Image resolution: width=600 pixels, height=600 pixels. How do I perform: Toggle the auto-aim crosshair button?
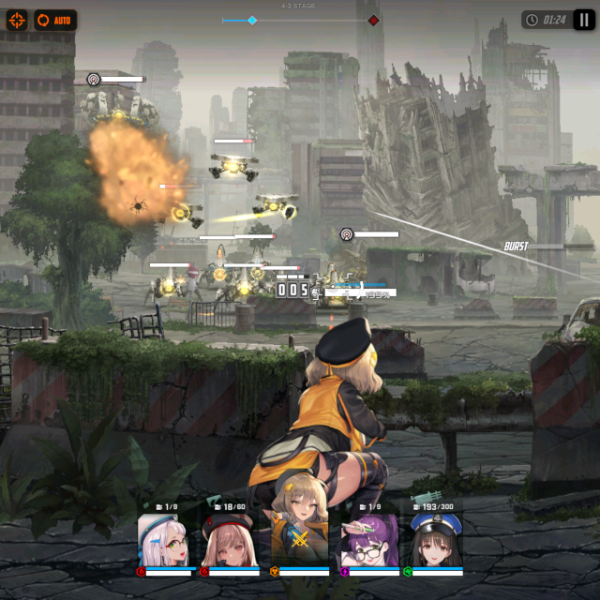tap(17, 20)
